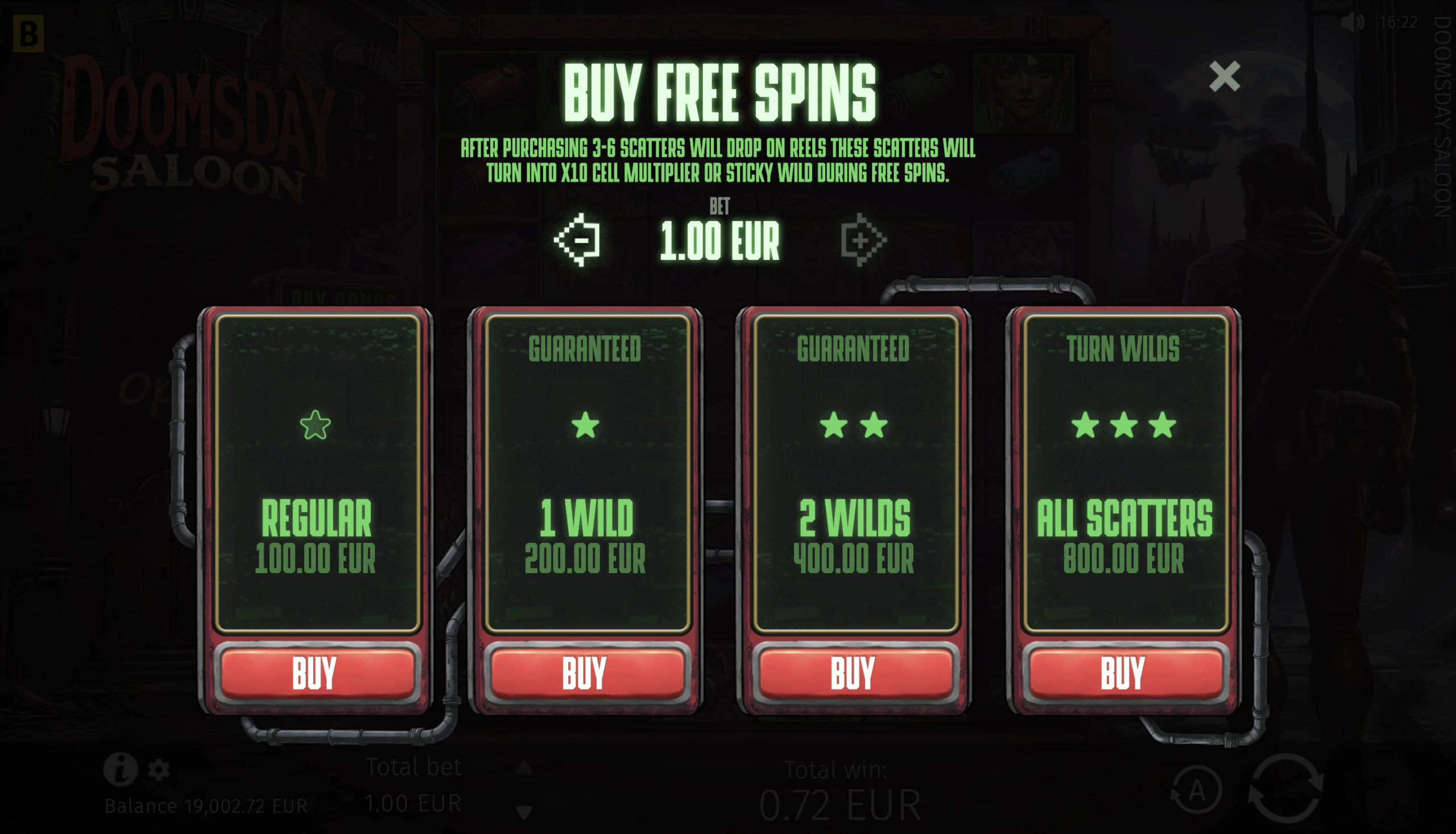Screen dimensions: 1456x834
Task: Buy the Guaranteed 2 Wilds option
Action: (x=854, y=673)
